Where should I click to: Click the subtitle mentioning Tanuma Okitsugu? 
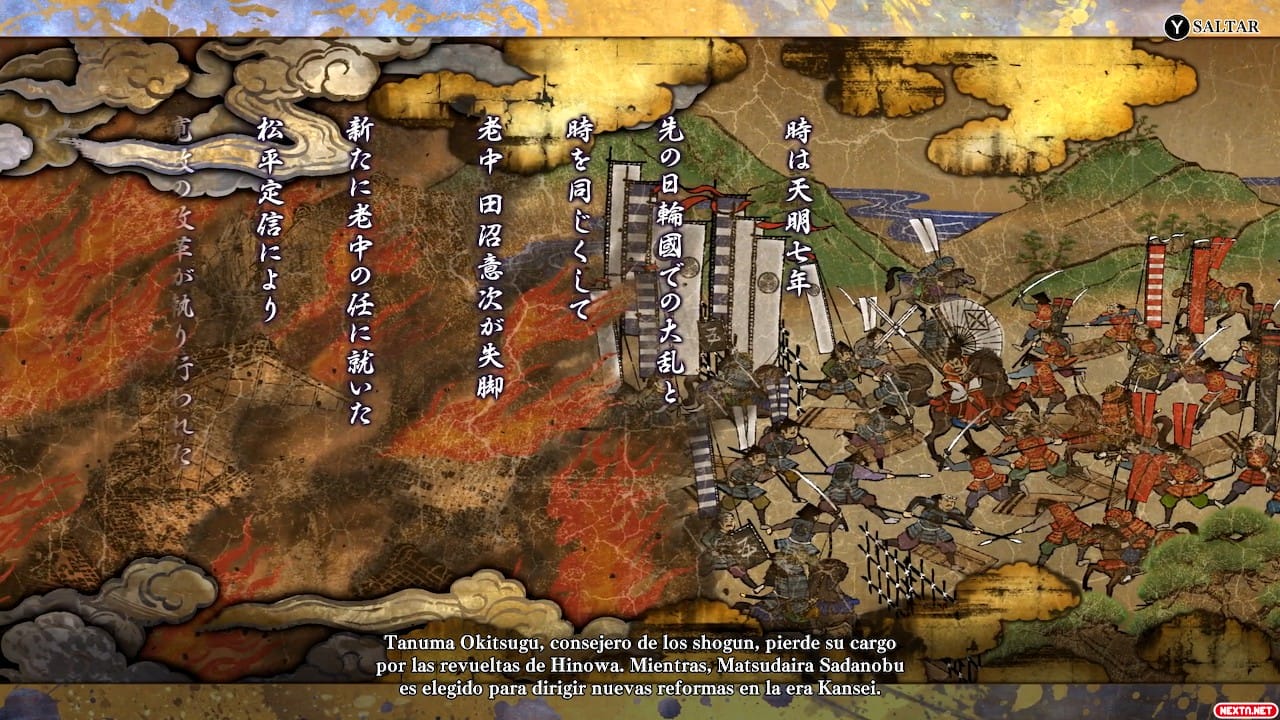[x=640, y=645]
